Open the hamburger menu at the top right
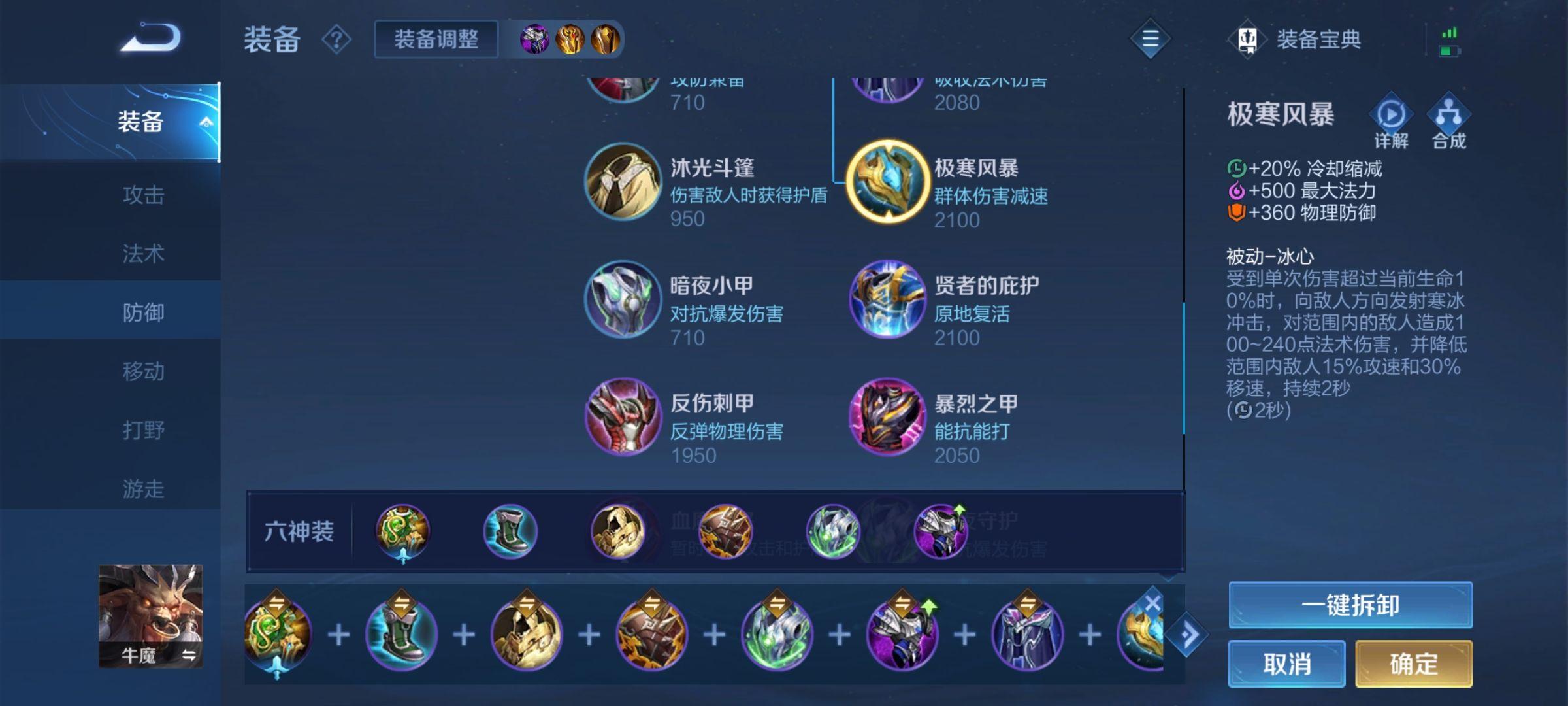The image size is (1568, 706). pyautogui.click(x=1150, y=39)
